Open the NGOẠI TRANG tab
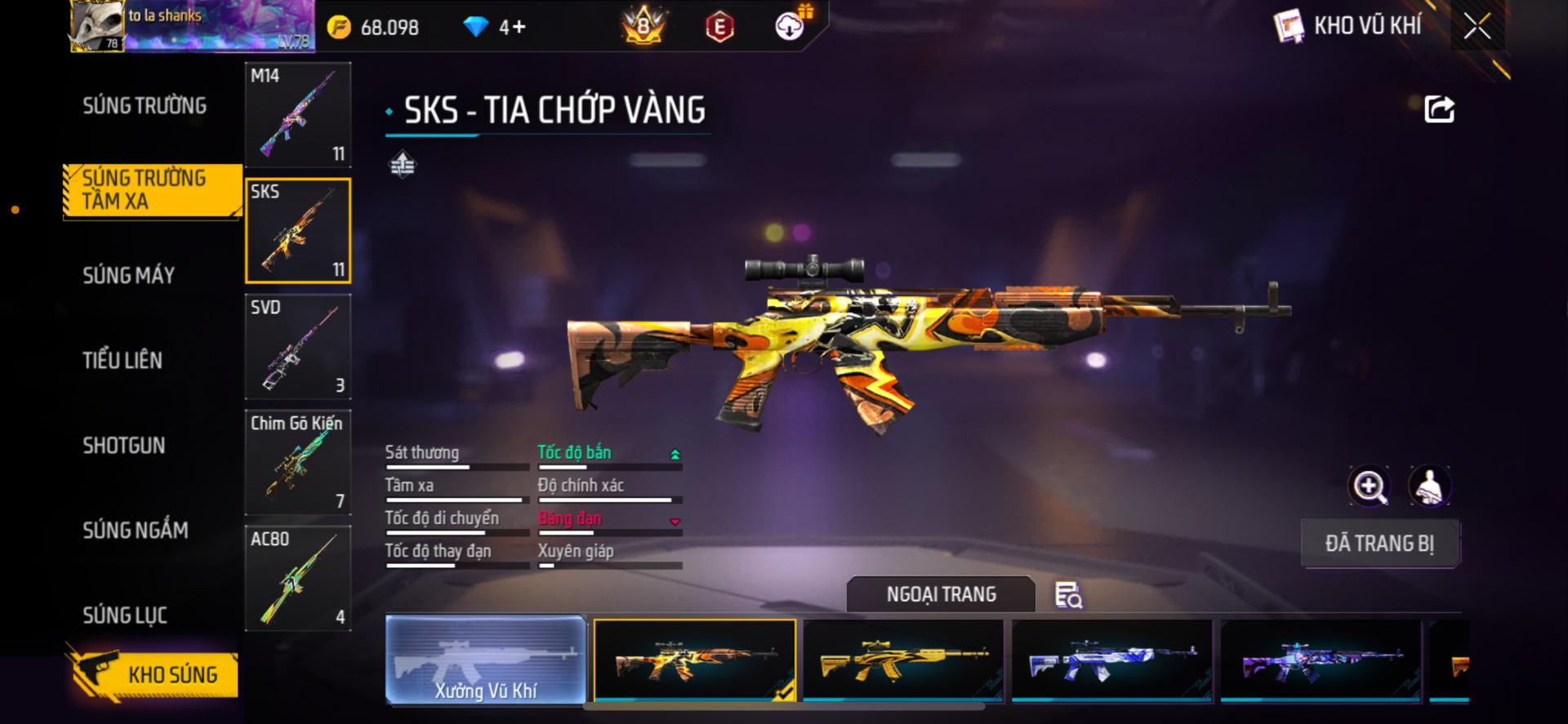This screenshot has width=1568, height=724. click(x=941, y=595)
